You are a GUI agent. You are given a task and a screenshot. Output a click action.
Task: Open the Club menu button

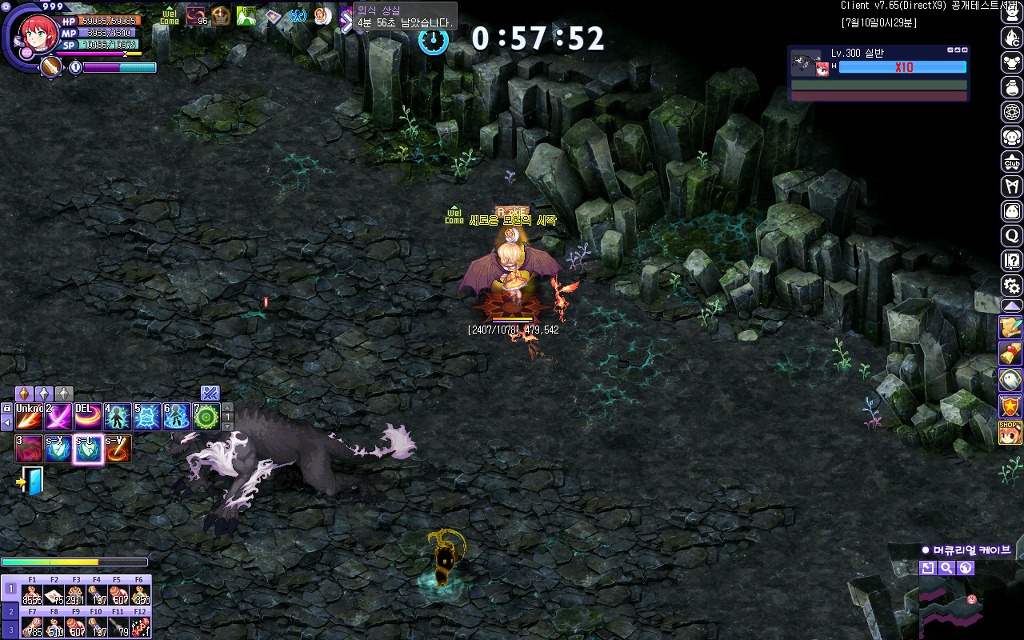(1011, 162)
